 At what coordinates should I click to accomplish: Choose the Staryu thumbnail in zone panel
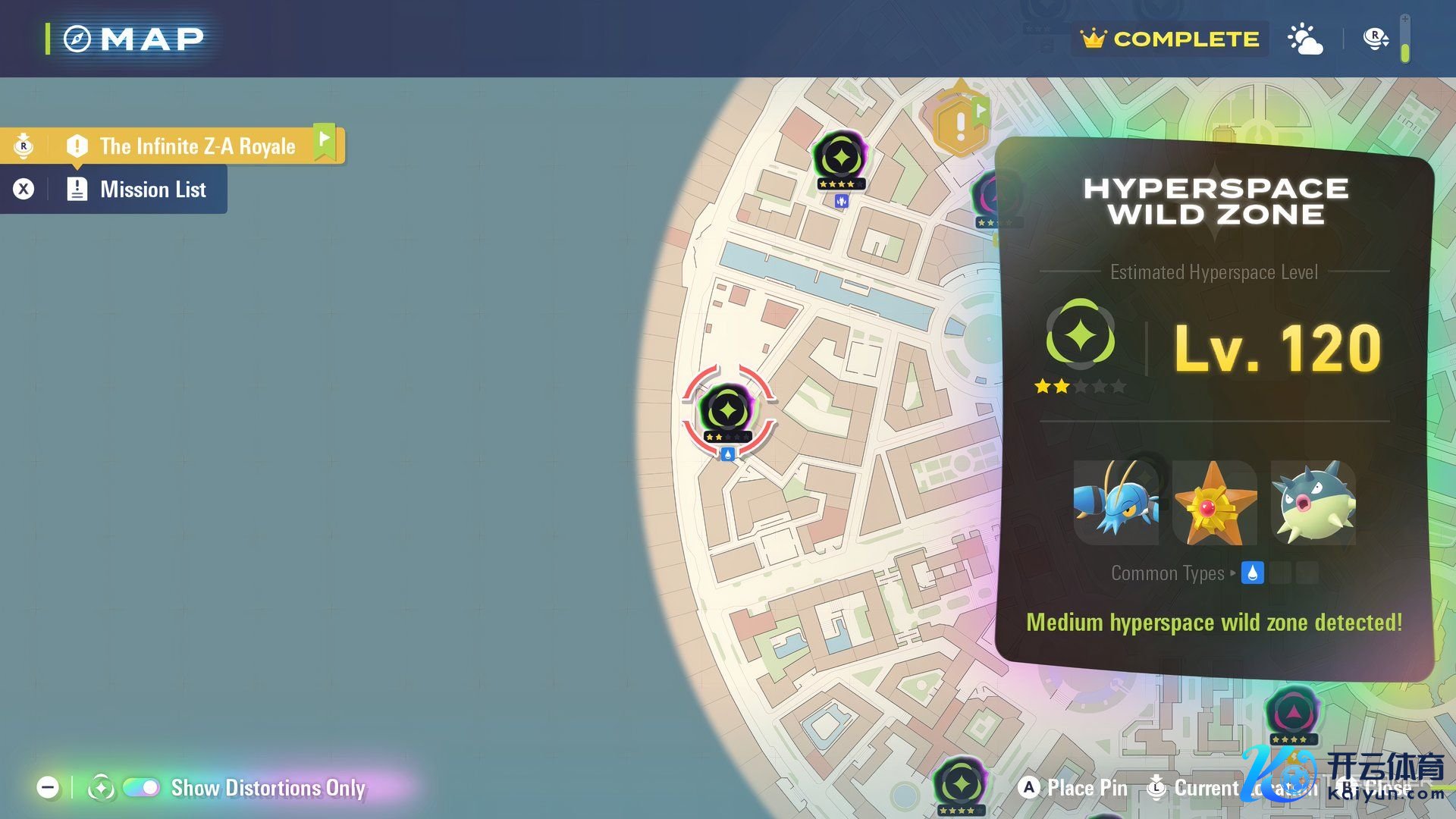pyautogui.click(x=1214, y=503)
